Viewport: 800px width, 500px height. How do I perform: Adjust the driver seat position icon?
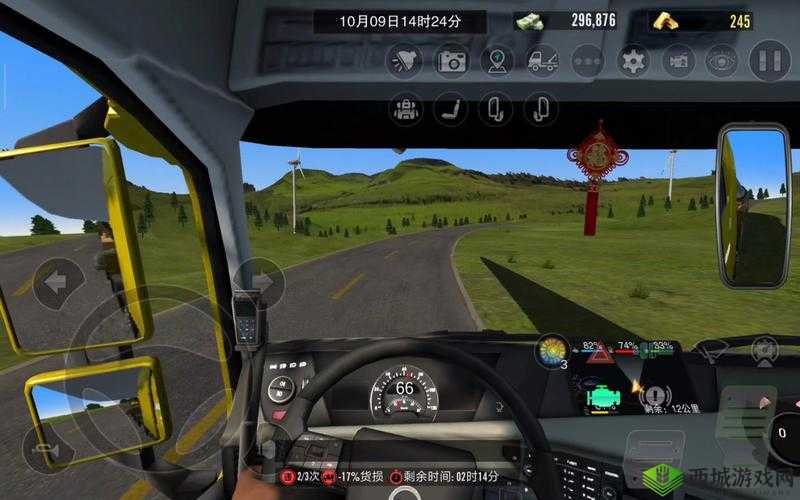(x=451, y=108)
